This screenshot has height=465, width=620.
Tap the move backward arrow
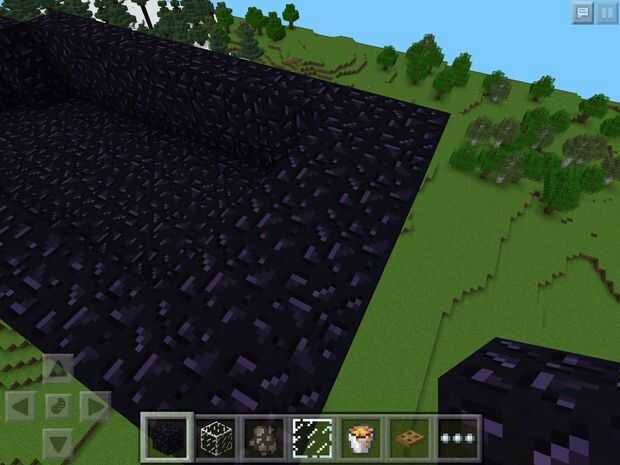point(57,441)
